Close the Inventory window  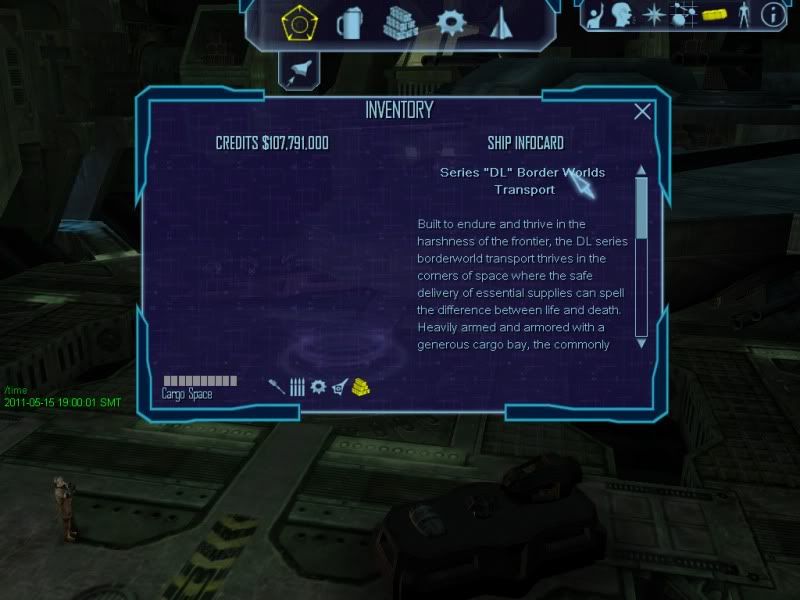pyautogui.click(x=642, y=112)
